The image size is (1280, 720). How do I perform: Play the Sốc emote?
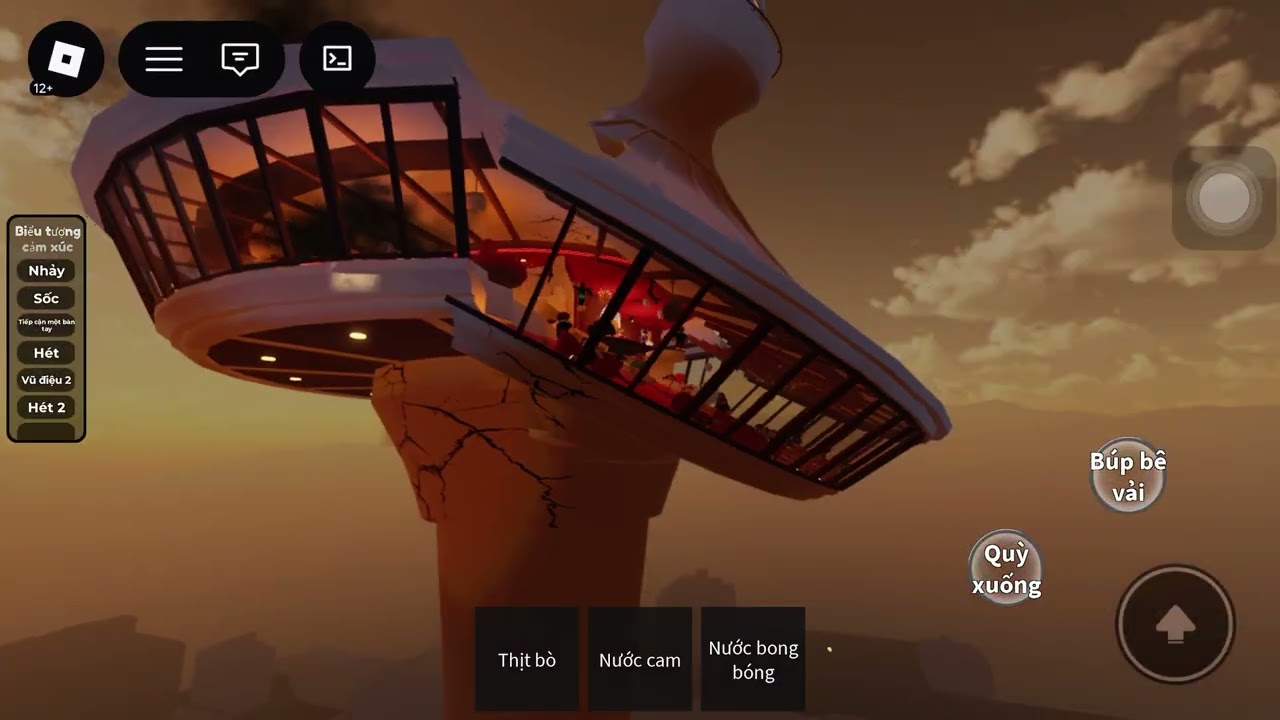[x=46, y=298]
